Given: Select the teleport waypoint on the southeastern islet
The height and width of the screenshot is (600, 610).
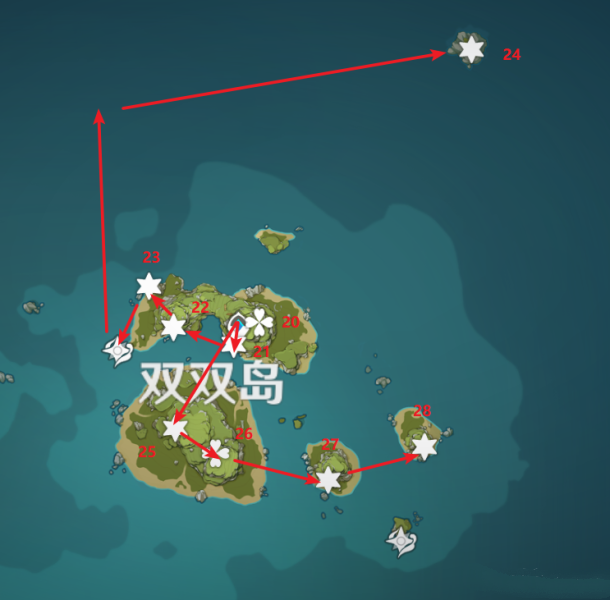Looking at the screenshot, I should pyautogui.click(x=401, y=541).
